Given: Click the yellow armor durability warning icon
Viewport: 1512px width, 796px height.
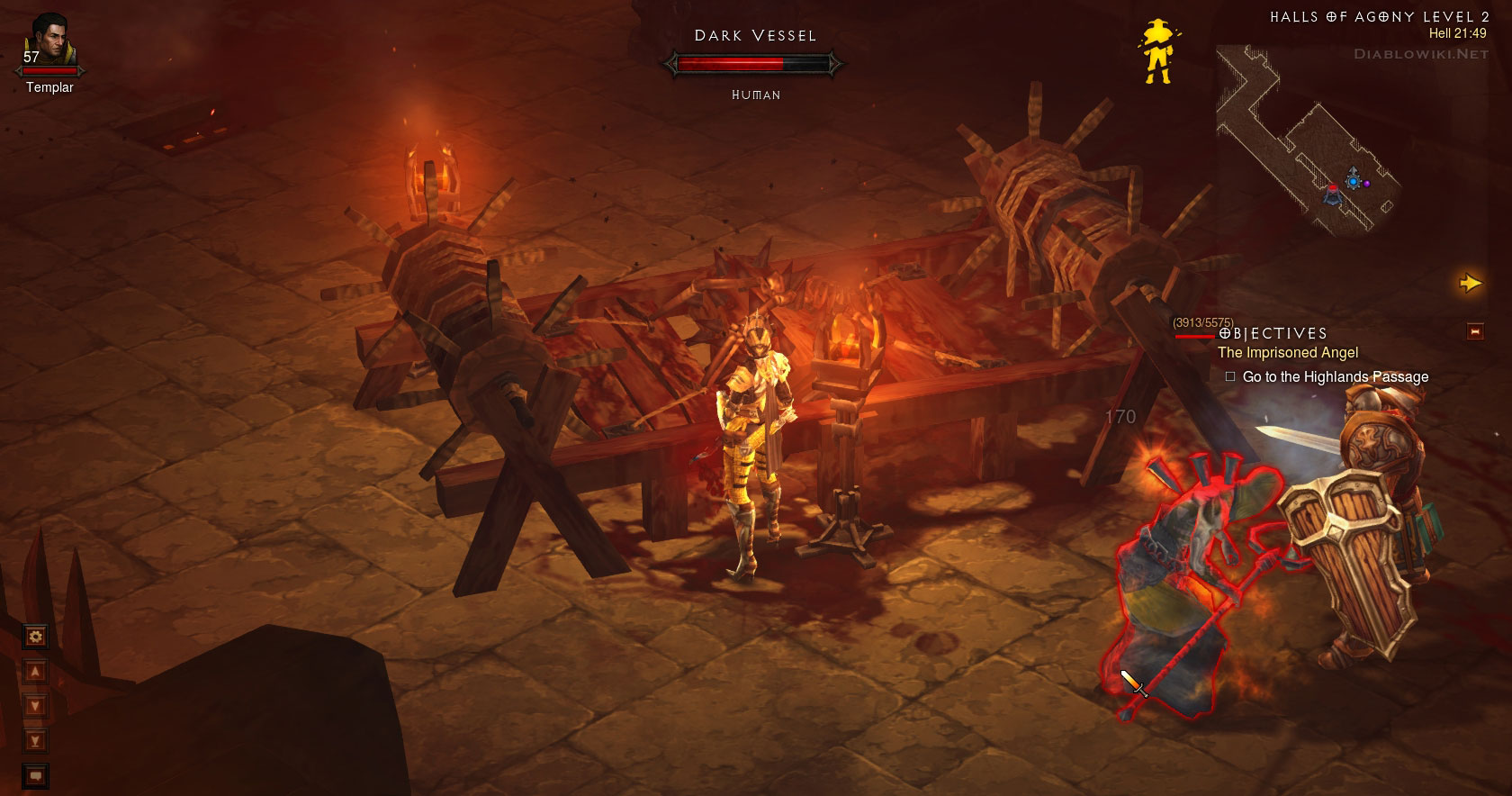Looking at the screenshot, I should coord(1157,51).
